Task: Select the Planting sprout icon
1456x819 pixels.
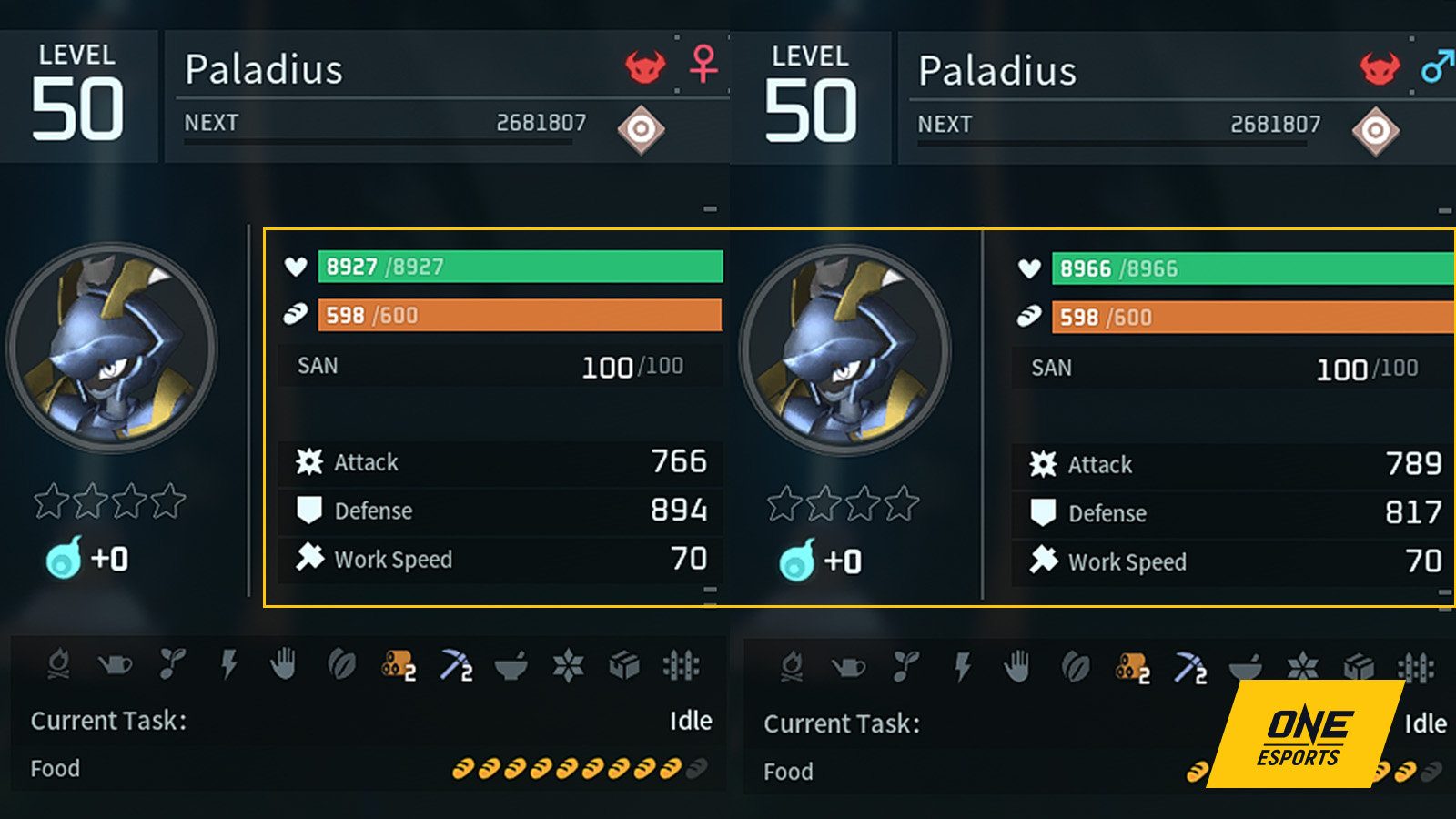Action: (173, 664)
